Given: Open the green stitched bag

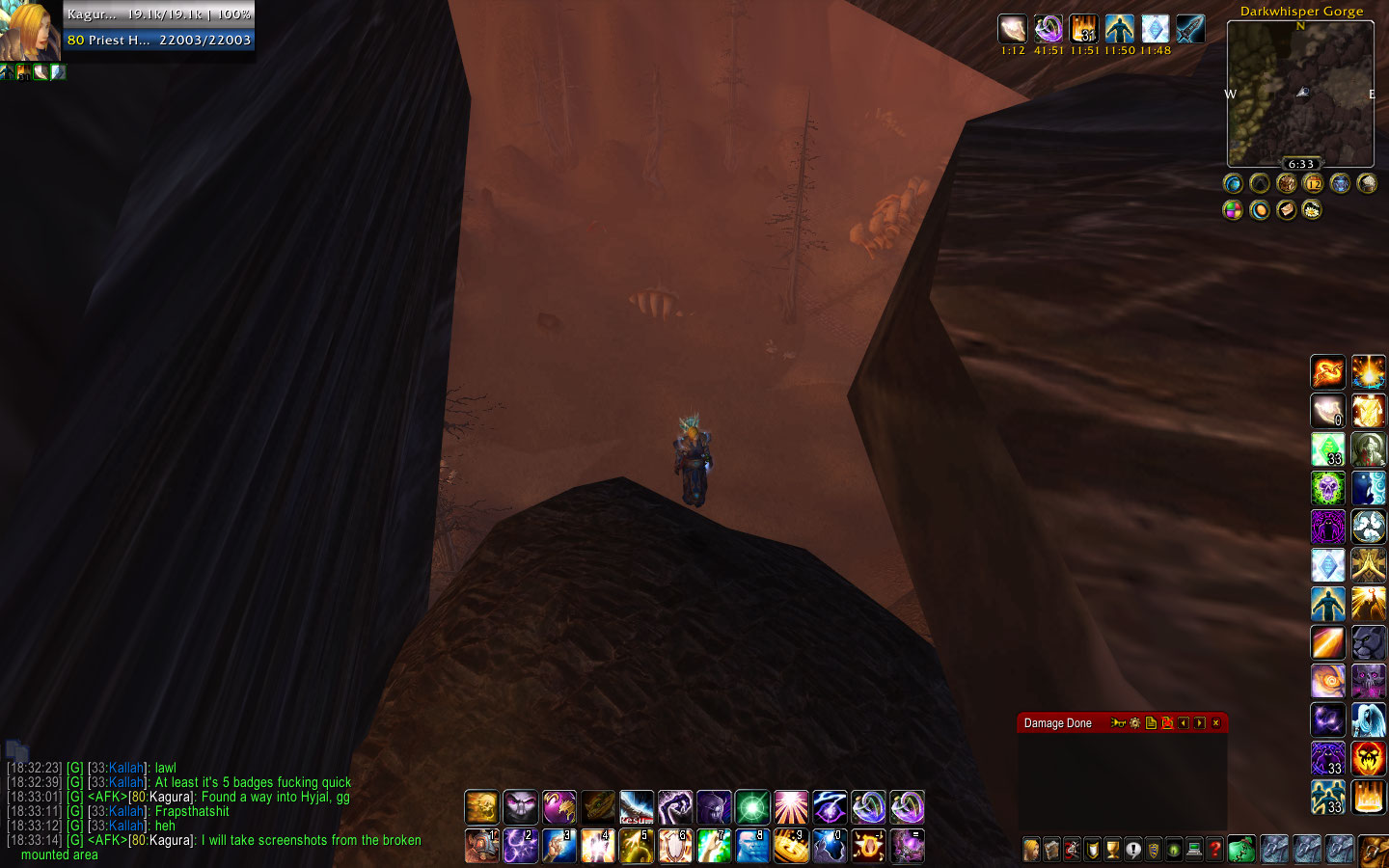Looking at the screenshot, I should (1241, 849).
